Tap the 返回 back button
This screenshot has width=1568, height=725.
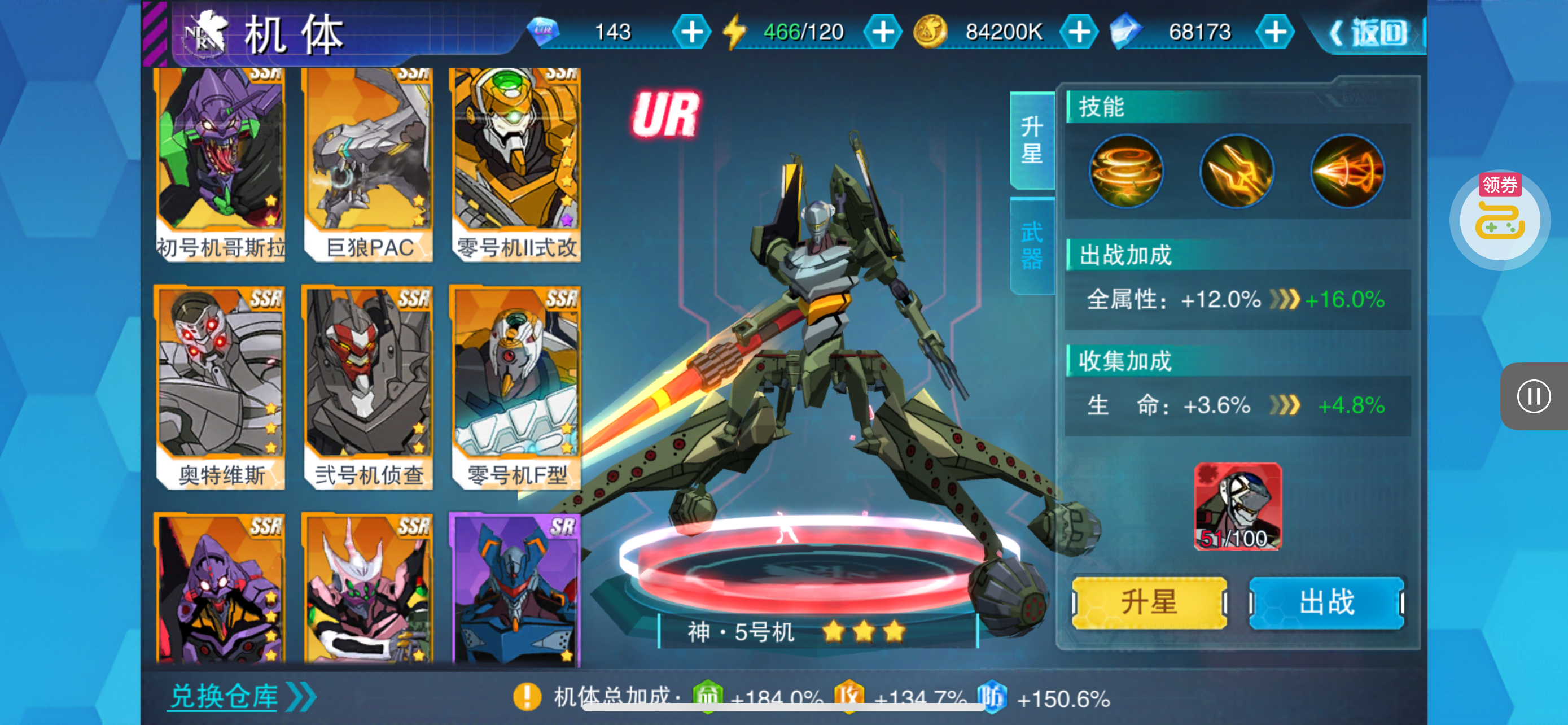point(1369,33)
